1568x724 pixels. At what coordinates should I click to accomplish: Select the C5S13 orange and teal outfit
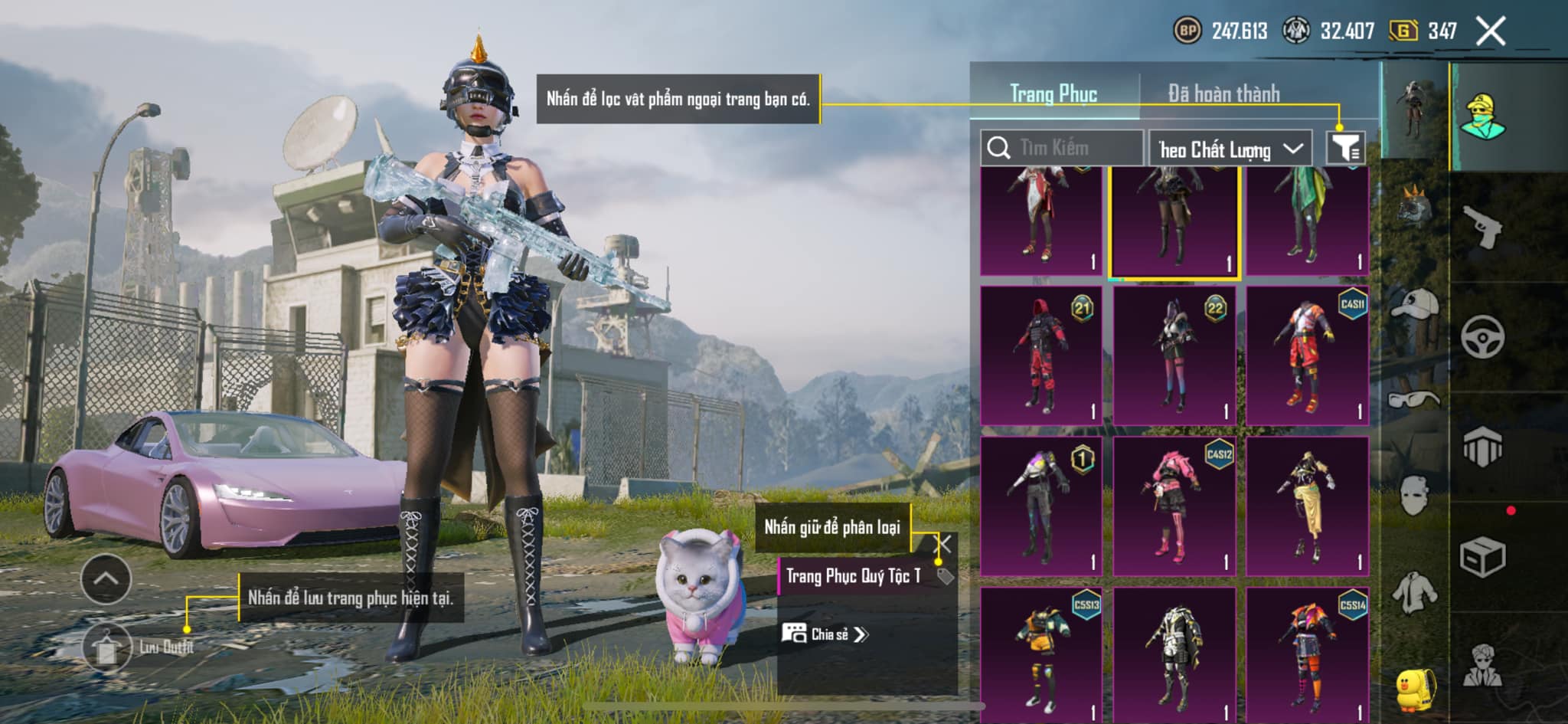pyautogui.click(x=1041, y=655)
